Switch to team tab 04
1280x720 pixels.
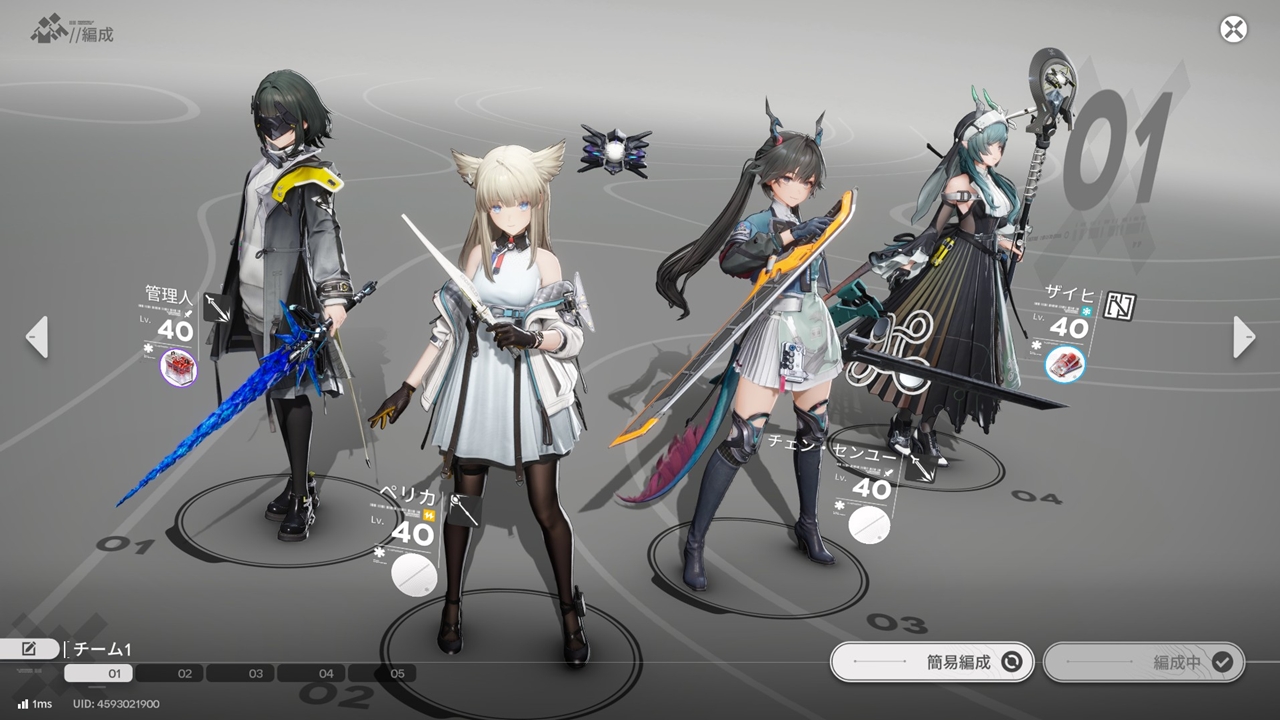(x=326, y=674)
